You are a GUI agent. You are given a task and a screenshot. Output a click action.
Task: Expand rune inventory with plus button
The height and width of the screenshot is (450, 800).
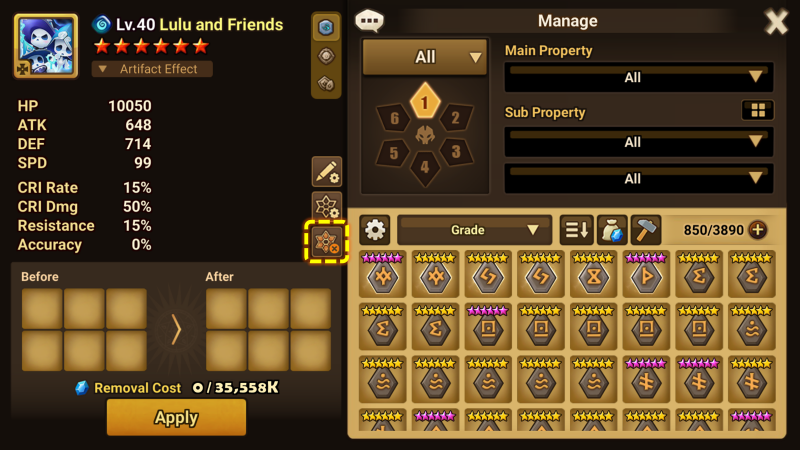758,230
